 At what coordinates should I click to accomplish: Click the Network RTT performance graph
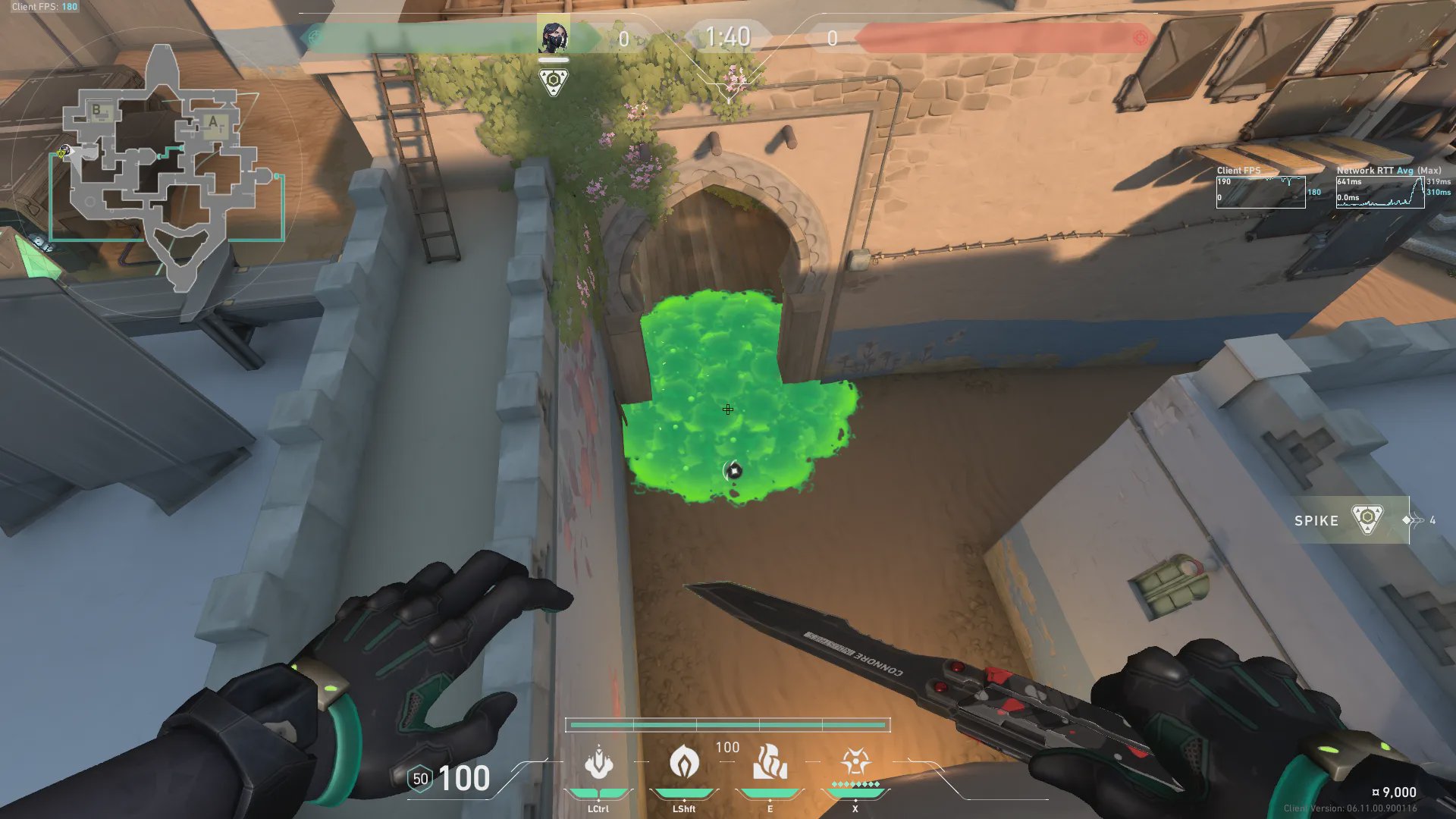(x=1379, y=192)
